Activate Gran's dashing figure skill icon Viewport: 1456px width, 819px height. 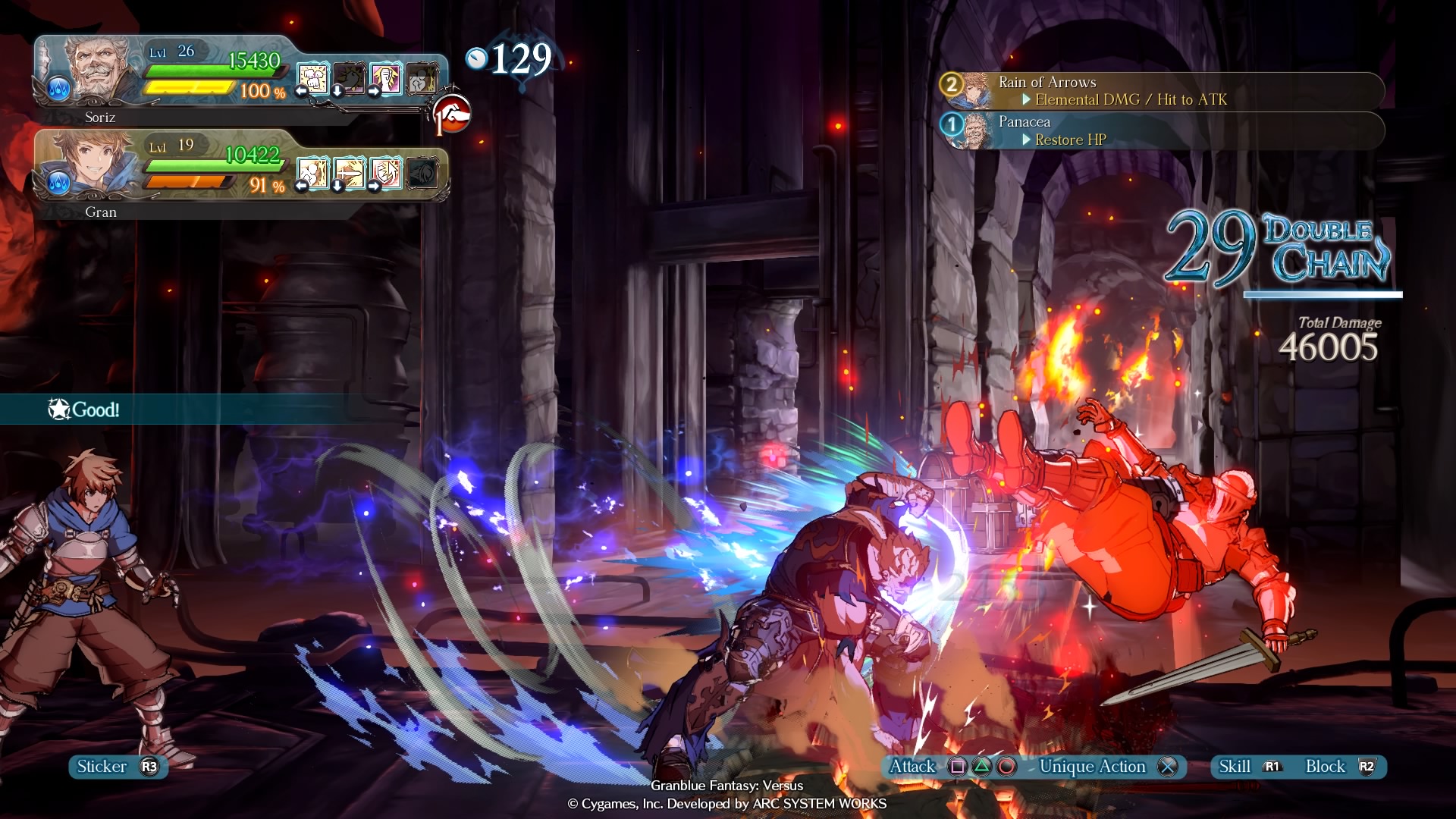(313, 173)
